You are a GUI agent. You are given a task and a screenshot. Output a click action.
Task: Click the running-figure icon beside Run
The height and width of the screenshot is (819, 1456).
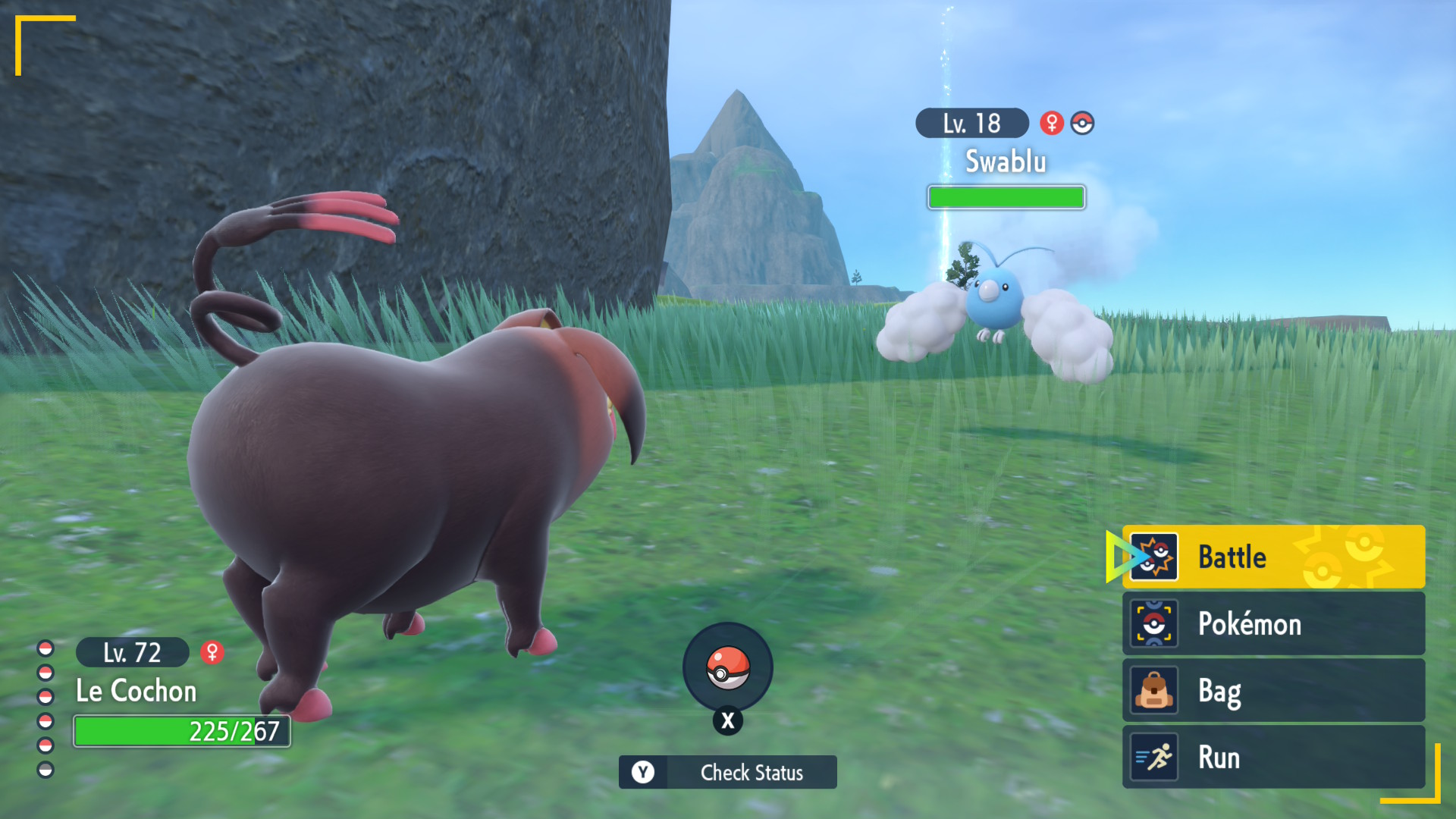[x=1153, y=757]
